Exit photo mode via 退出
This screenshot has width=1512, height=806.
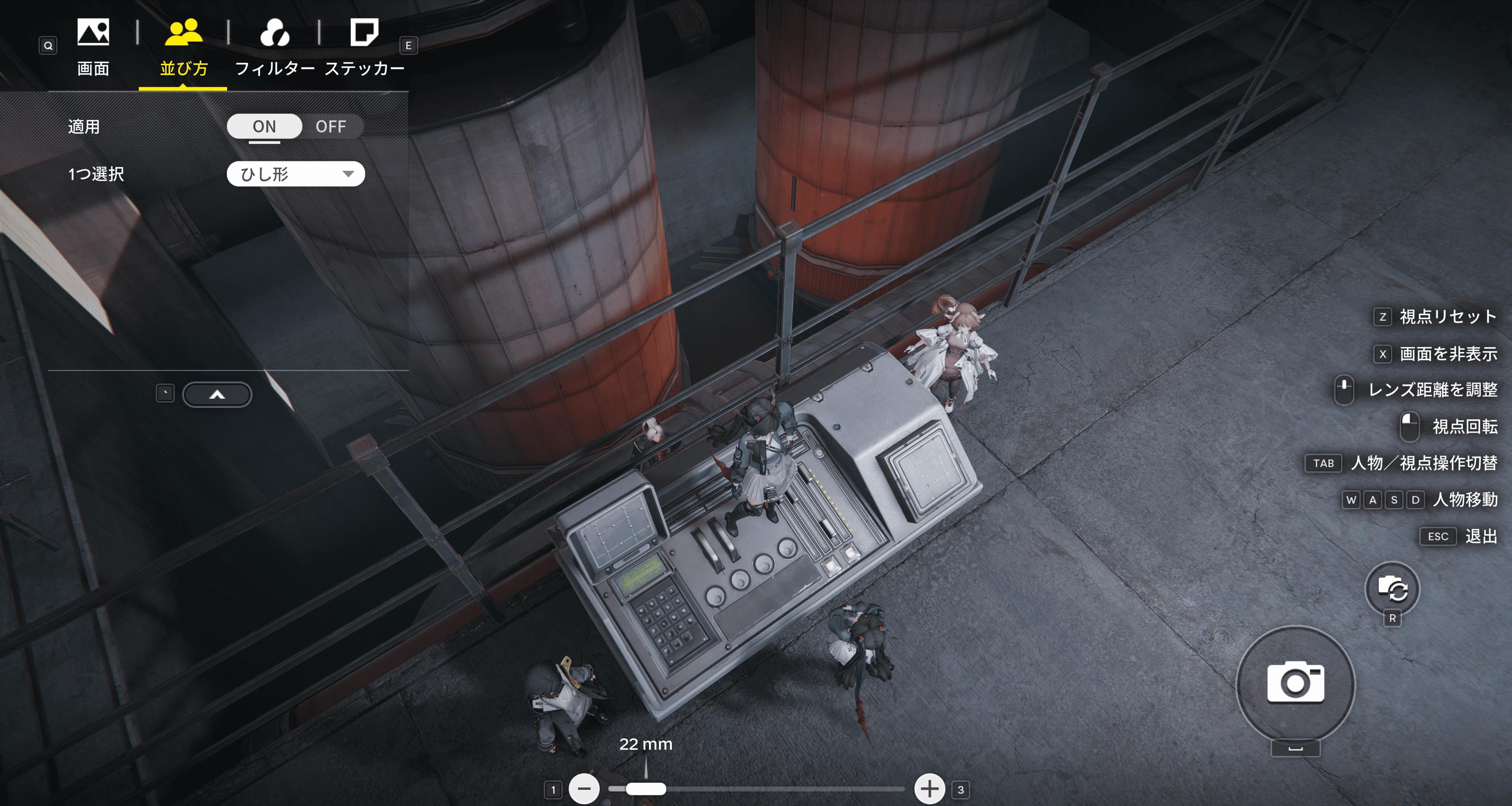(1480, 536)
